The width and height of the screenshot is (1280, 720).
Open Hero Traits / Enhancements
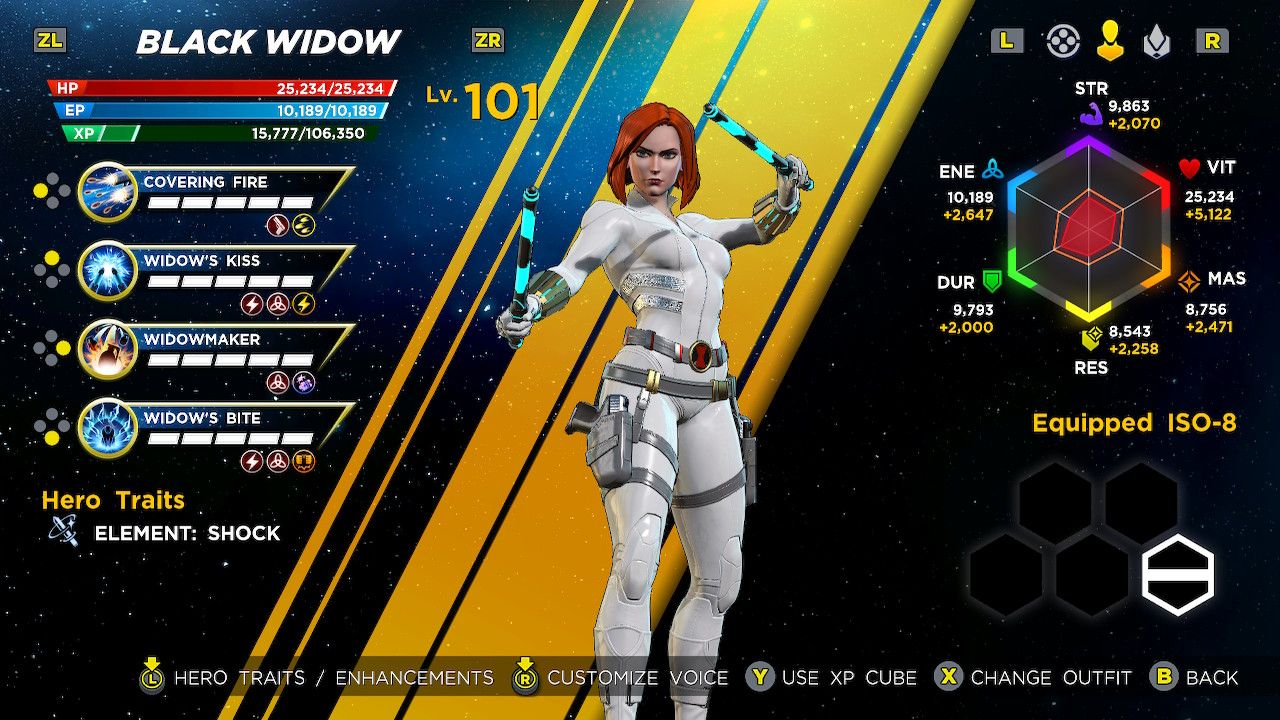pos(318,677)
